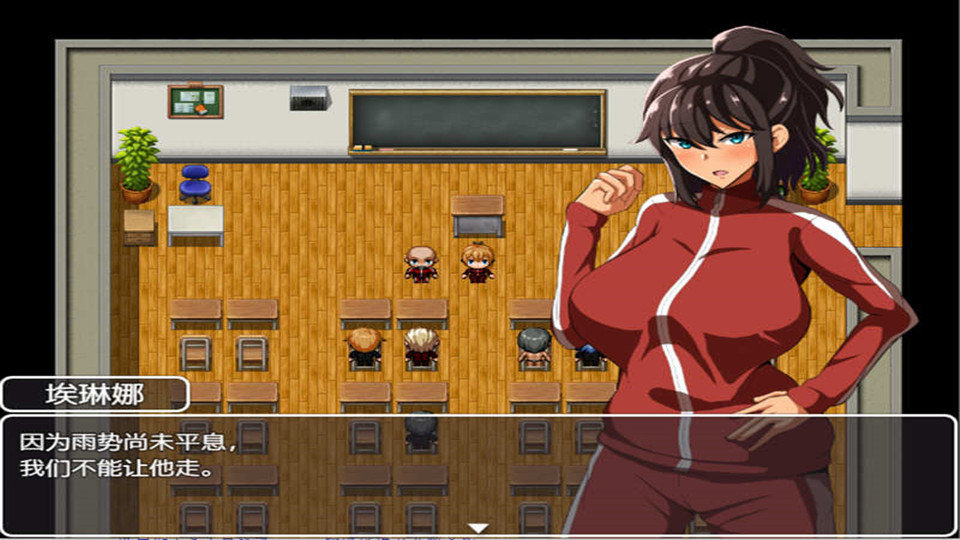Advance dialogue with the white continue arrow

click(x=479, y=527)
